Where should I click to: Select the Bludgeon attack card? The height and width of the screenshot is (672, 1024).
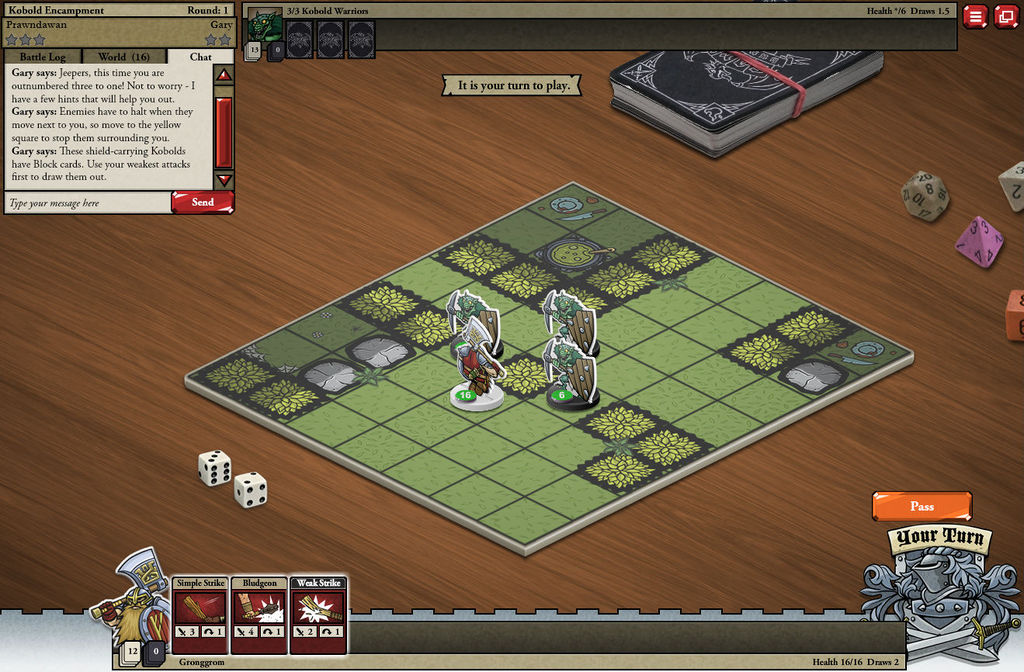[x=259, y=614]
